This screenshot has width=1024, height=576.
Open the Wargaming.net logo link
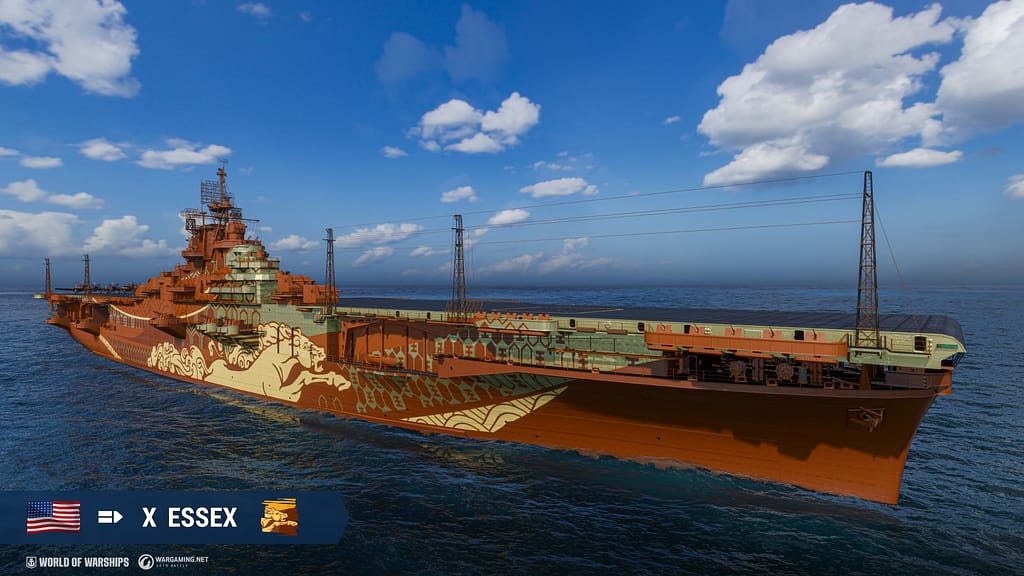173,562
